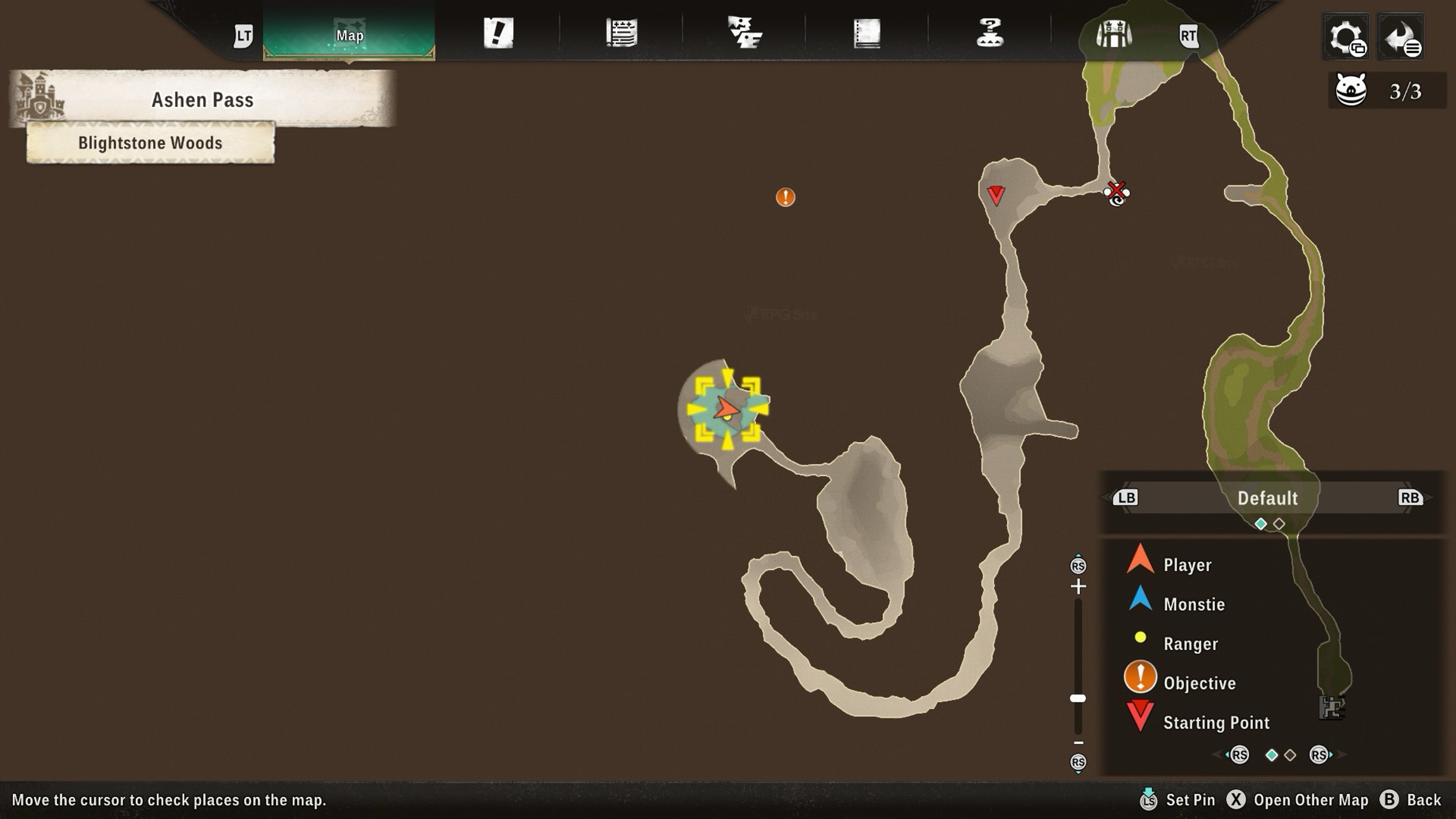Screen dimensions: 1456x819
Task: Open the scroll list tab
Action: [621, 33]
